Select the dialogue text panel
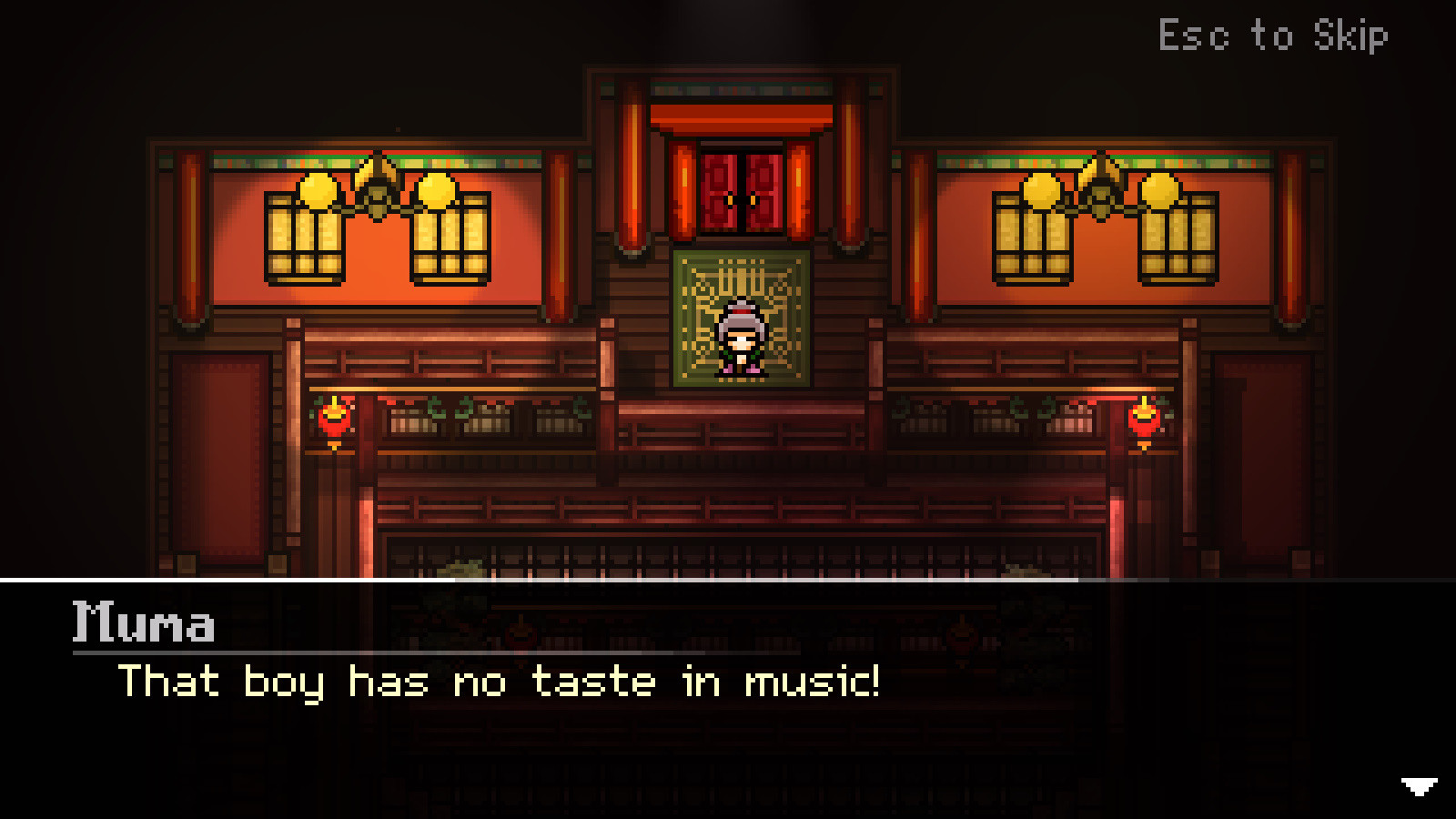 637,692
